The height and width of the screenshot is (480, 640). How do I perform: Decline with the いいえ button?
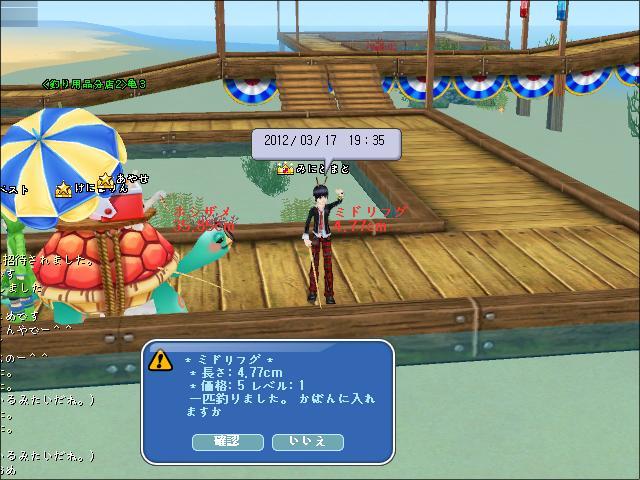[307, 441]
